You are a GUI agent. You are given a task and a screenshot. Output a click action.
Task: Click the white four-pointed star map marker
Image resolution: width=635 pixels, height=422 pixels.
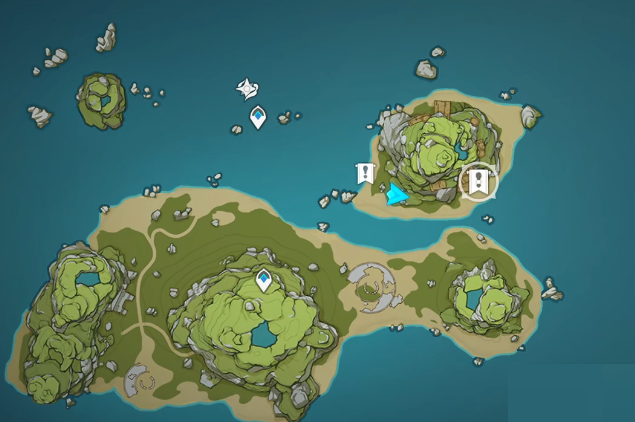tap(247, 90)
